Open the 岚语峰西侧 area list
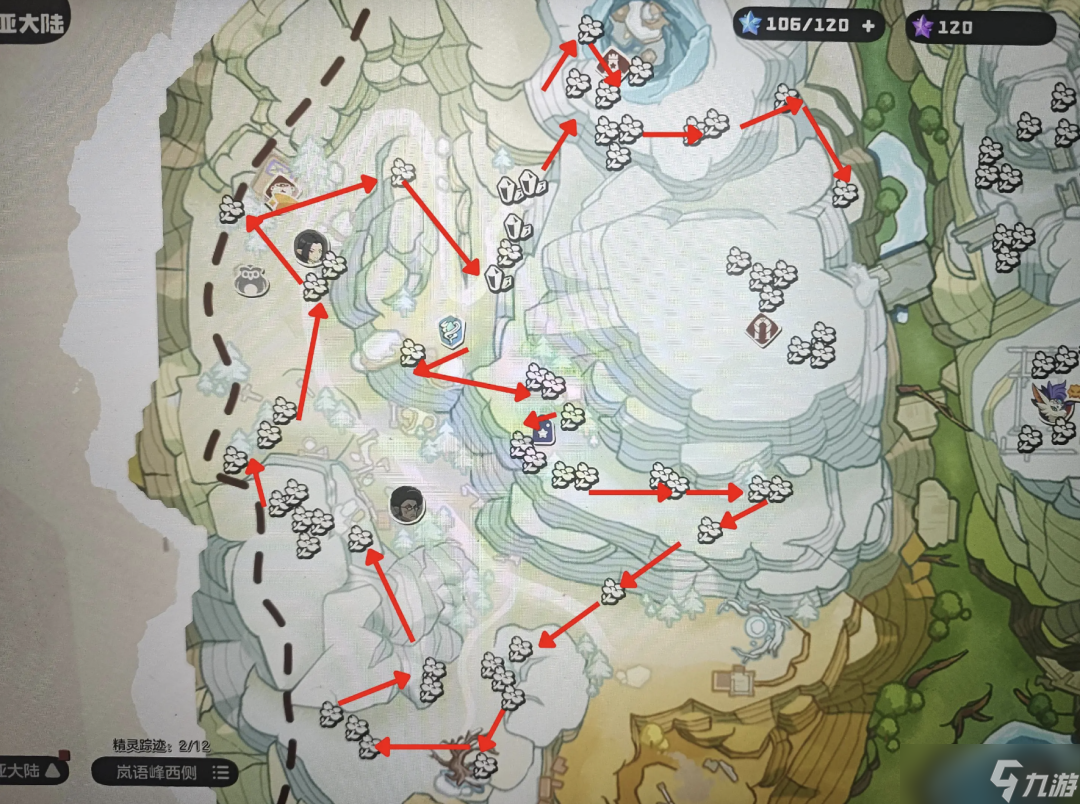 [165, 771]
